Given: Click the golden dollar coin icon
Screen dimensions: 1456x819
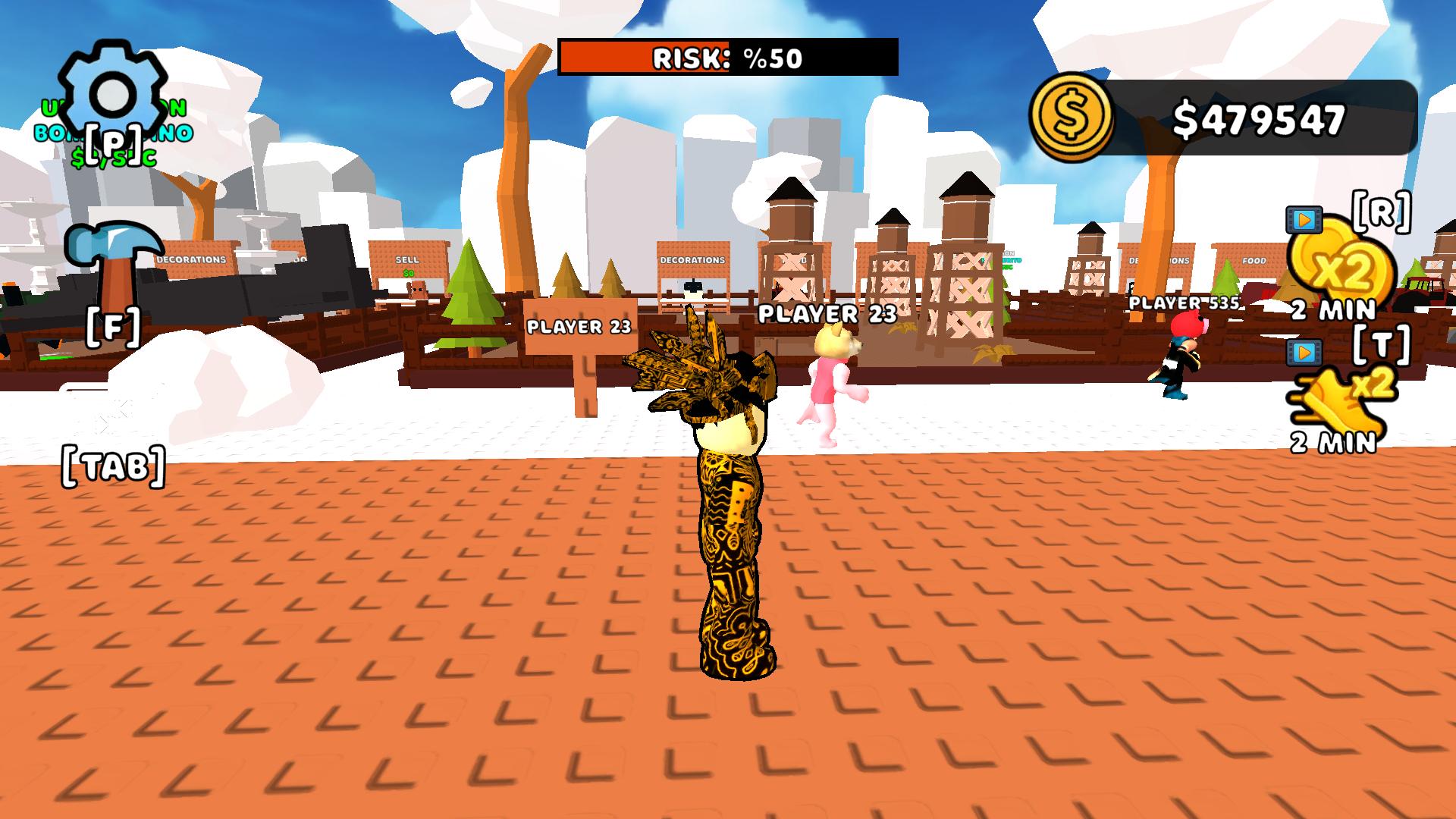Looking at the screenshot, I should click(x=1072, y=115).
